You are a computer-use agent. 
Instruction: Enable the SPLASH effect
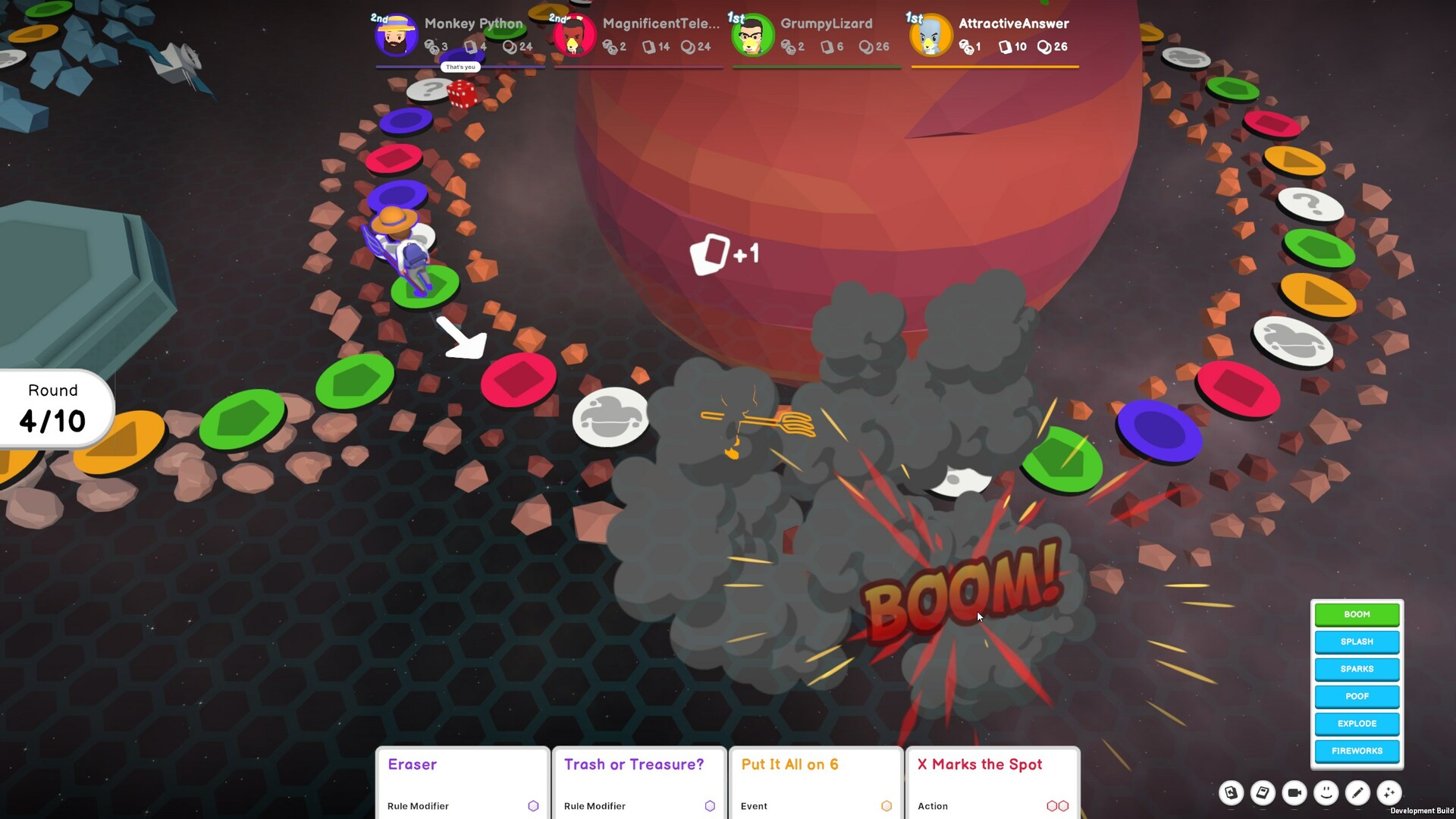coord(1357,642)
